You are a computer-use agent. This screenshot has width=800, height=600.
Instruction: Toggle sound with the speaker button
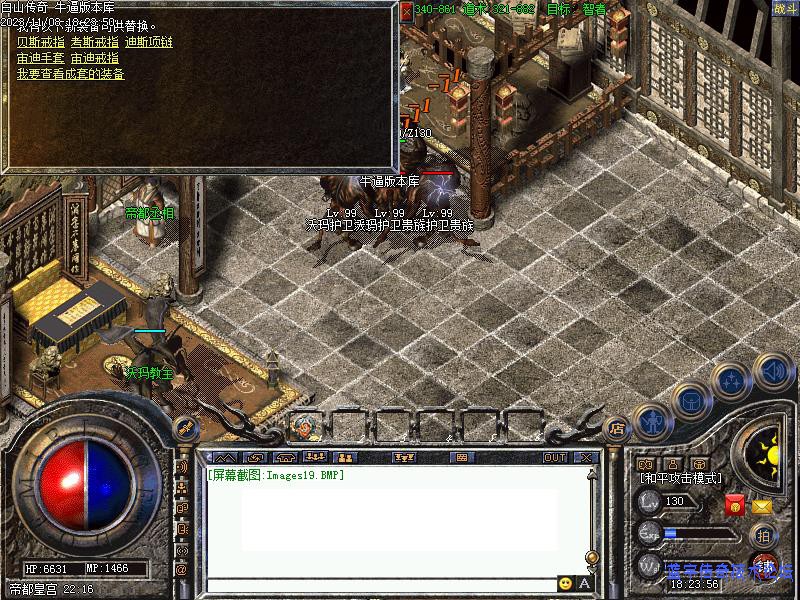coord(771,370)
